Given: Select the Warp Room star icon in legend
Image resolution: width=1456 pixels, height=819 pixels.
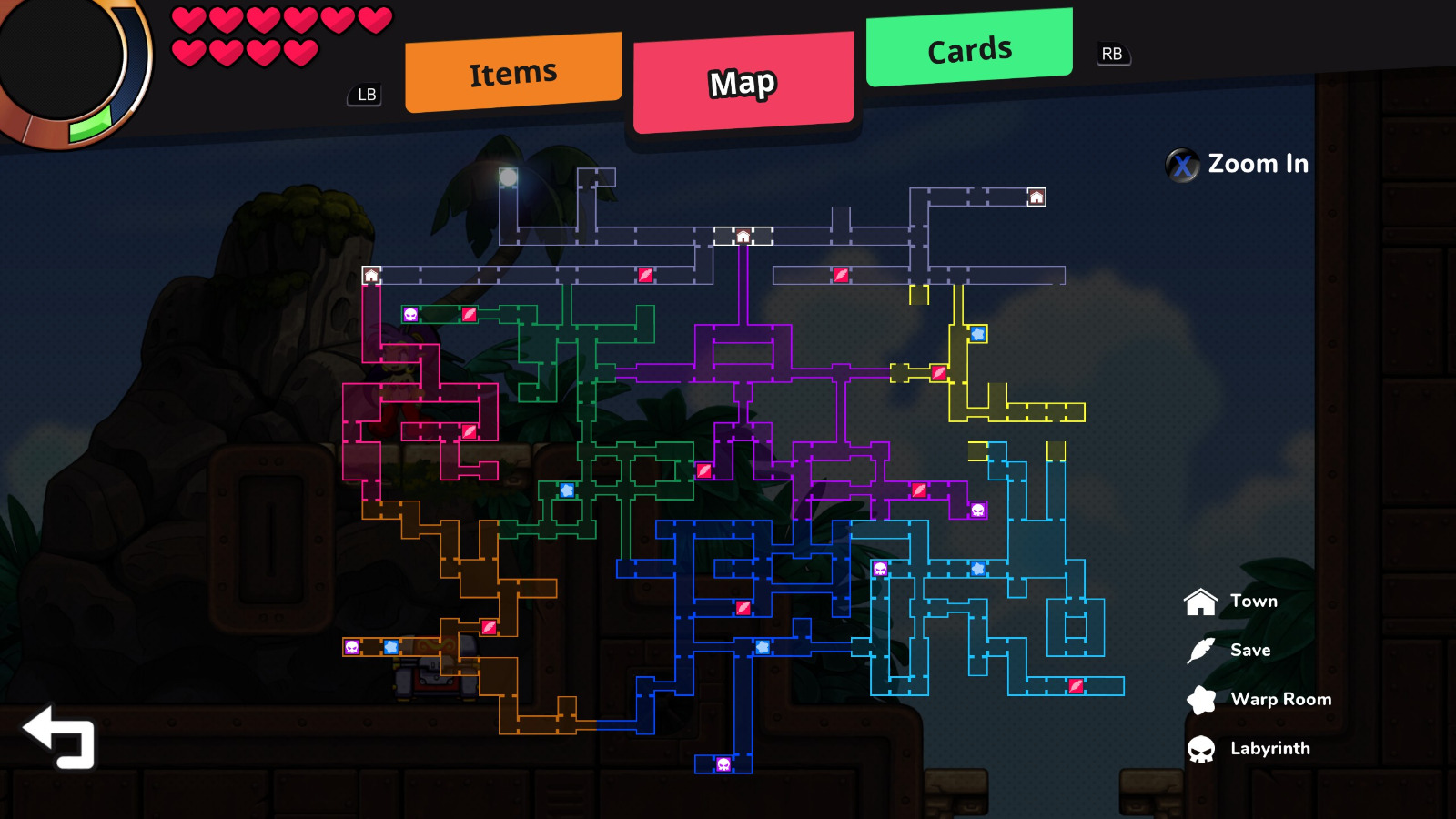Looking at the screenshot, I should pyautogui.click(x=1200, y=699).
